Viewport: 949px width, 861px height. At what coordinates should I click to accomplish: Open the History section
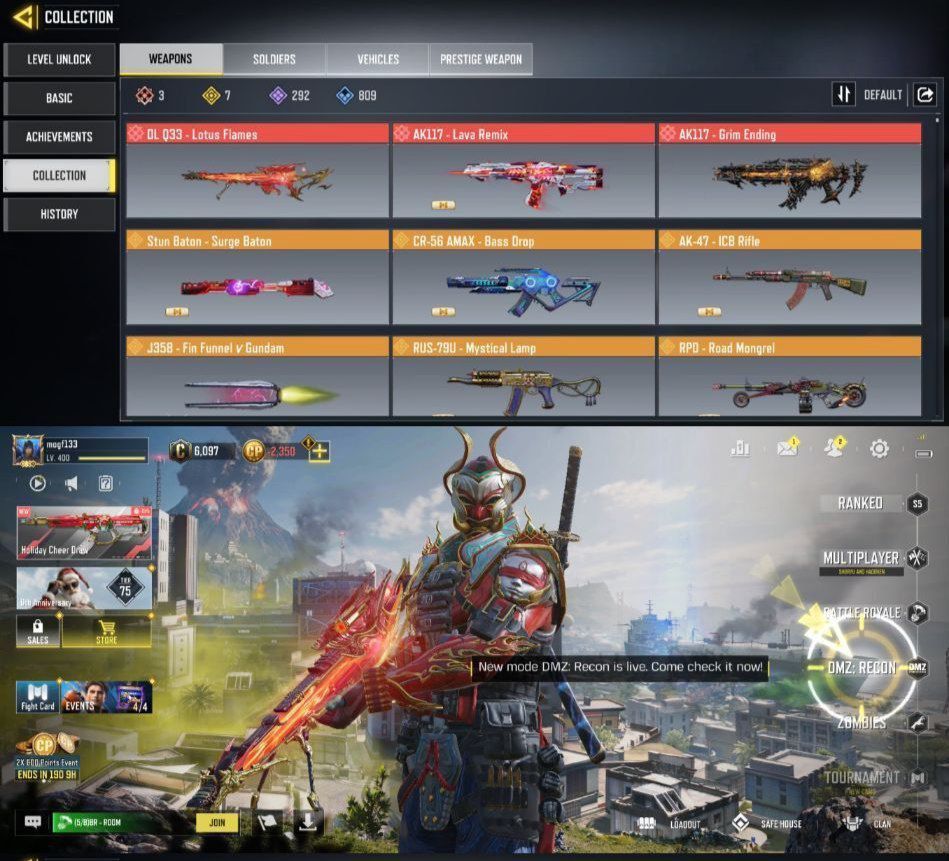[59, 214]
